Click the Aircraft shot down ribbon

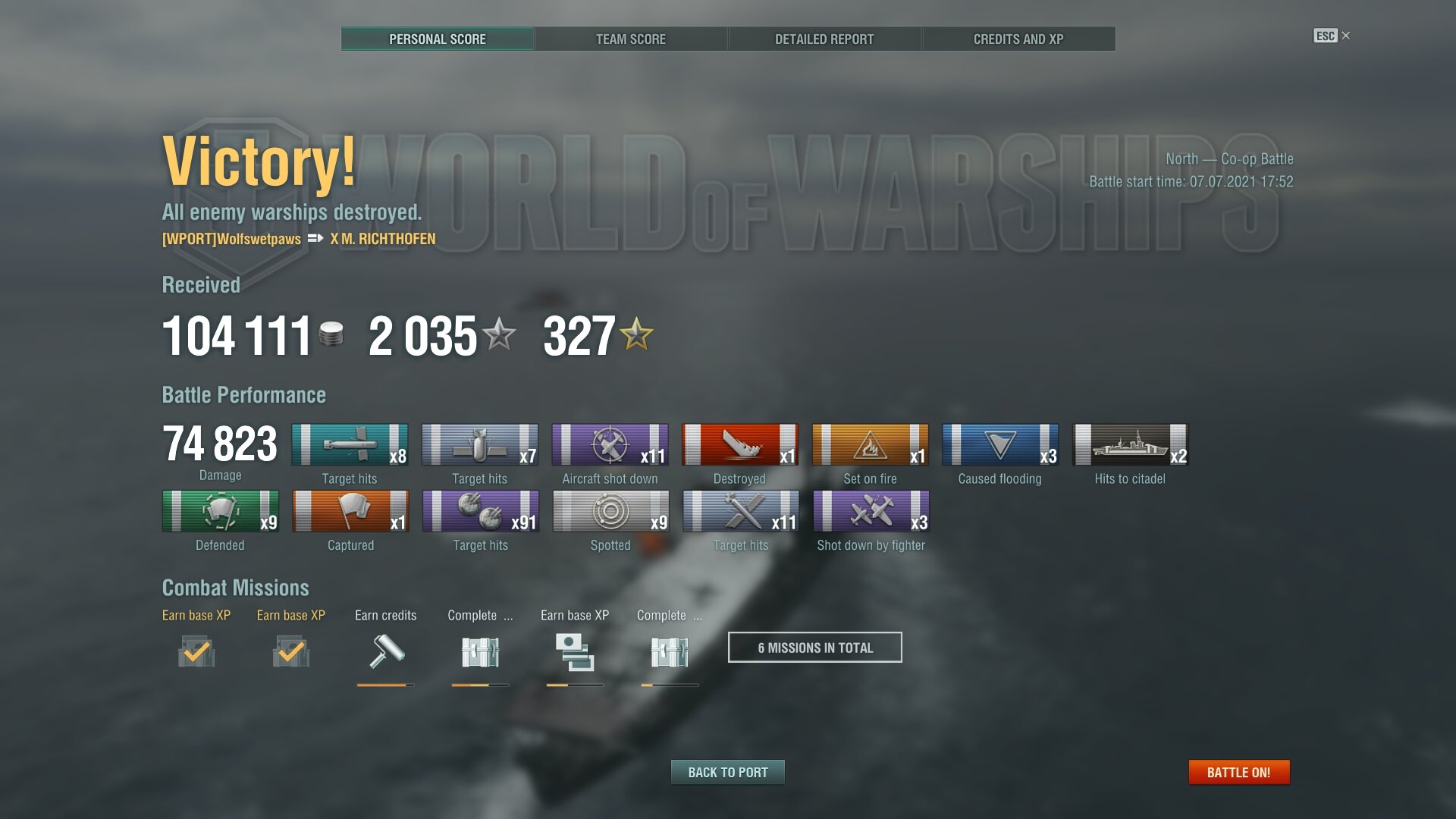coord(610,444)
